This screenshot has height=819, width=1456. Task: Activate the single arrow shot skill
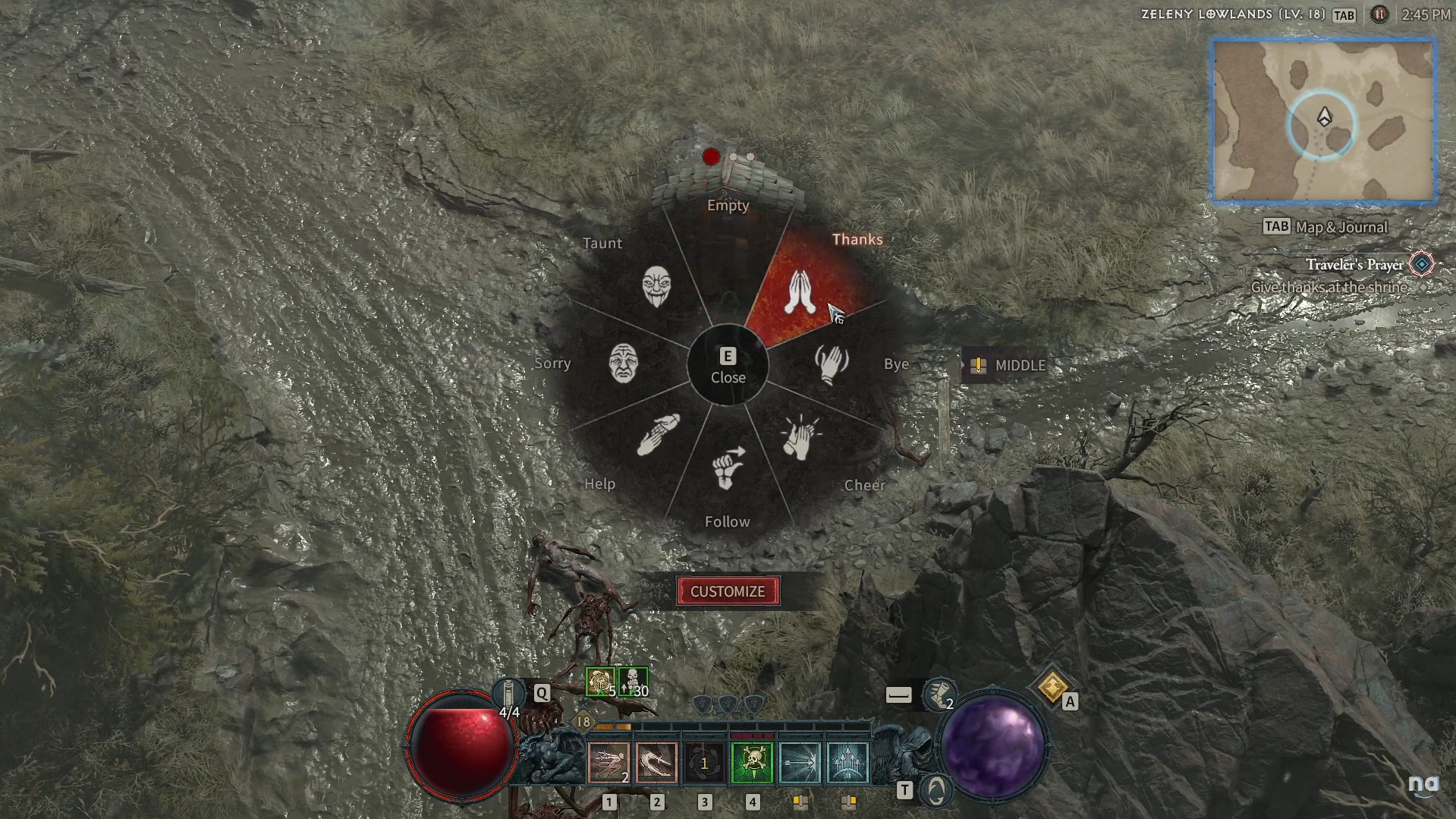tap(800, 762)
